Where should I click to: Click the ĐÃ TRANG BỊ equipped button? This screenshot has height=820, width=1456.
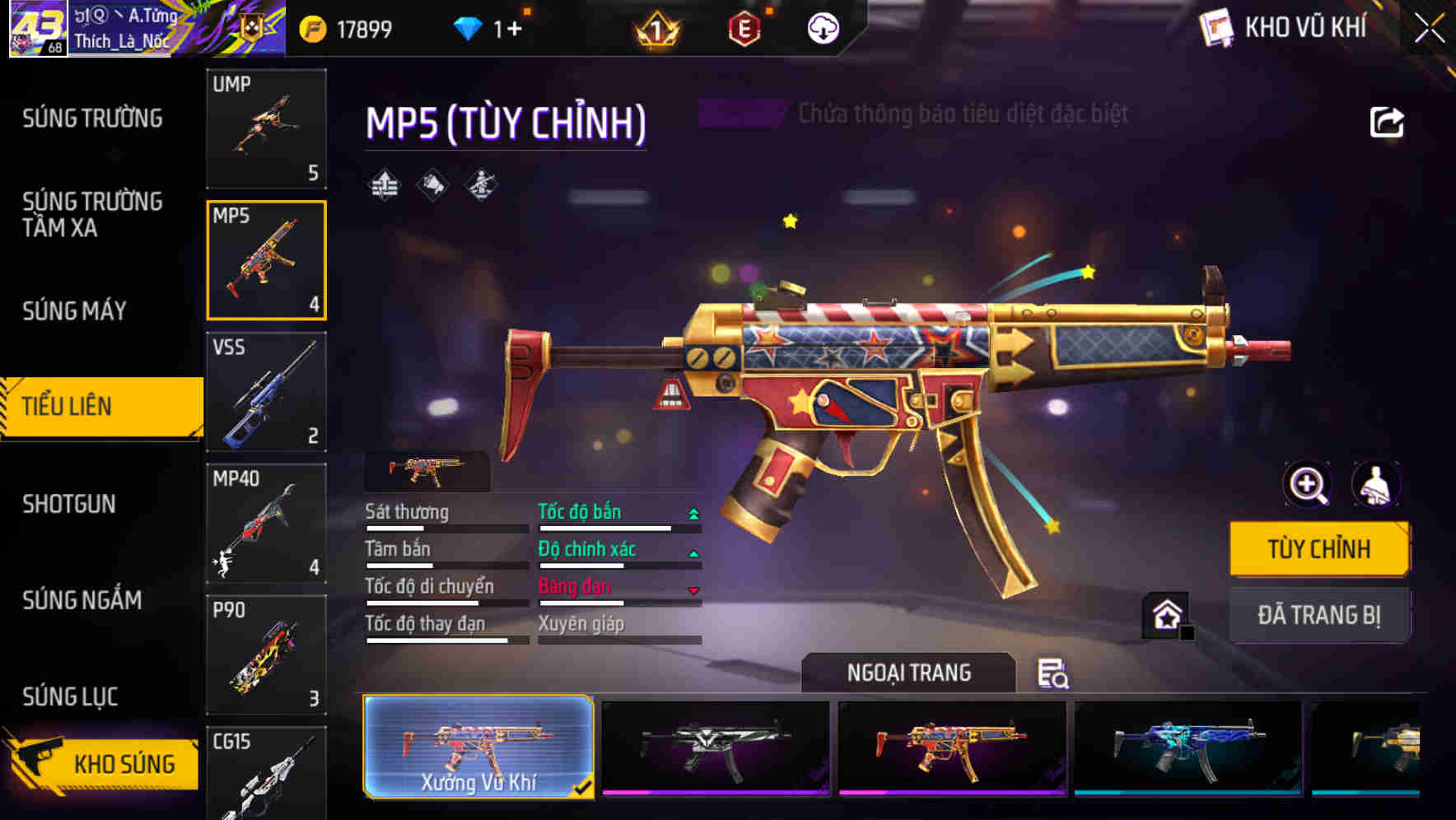coord(1318,615)
